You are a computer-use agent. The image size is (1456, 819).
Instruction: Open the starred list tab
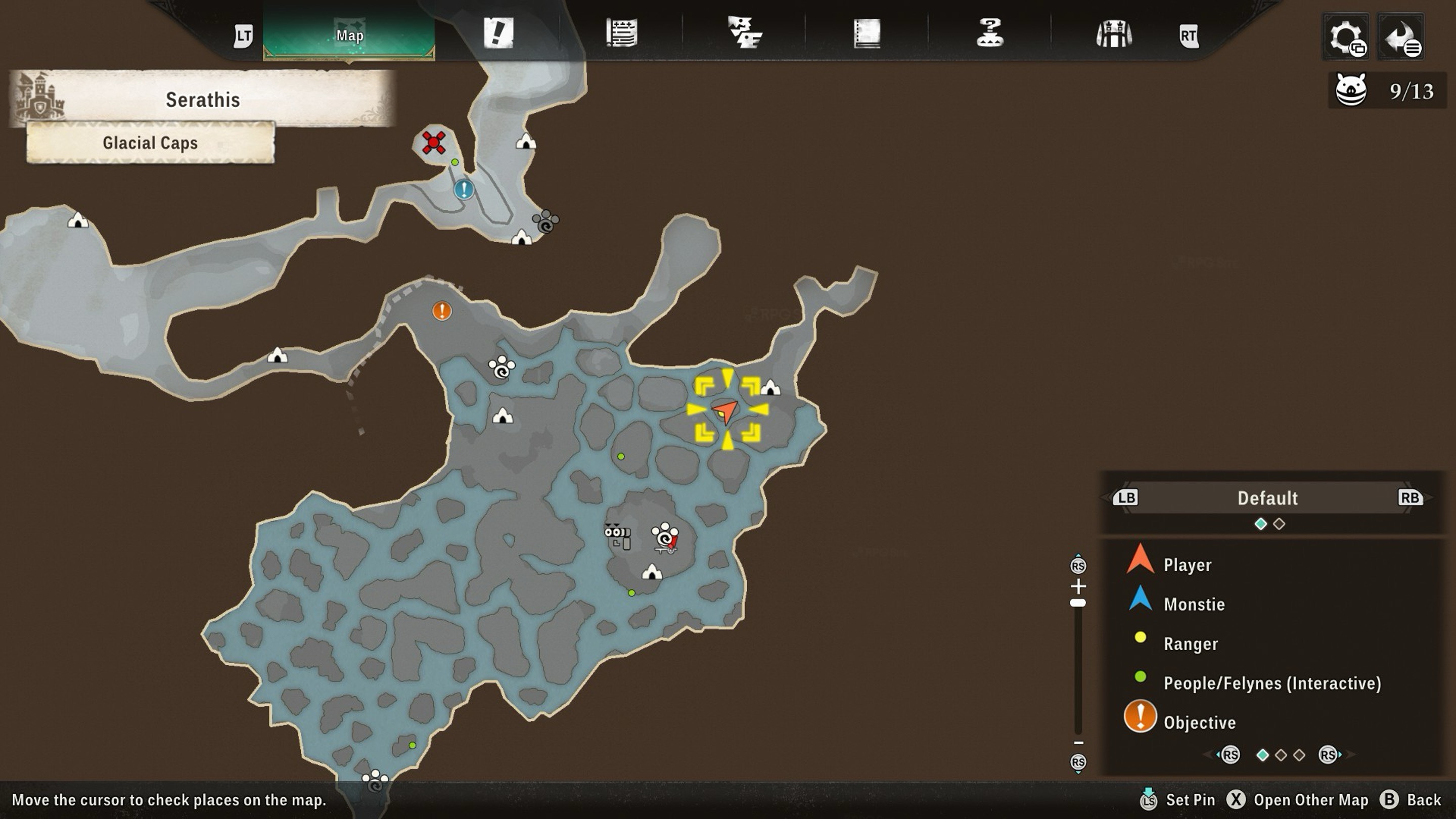tap(621, 33)
